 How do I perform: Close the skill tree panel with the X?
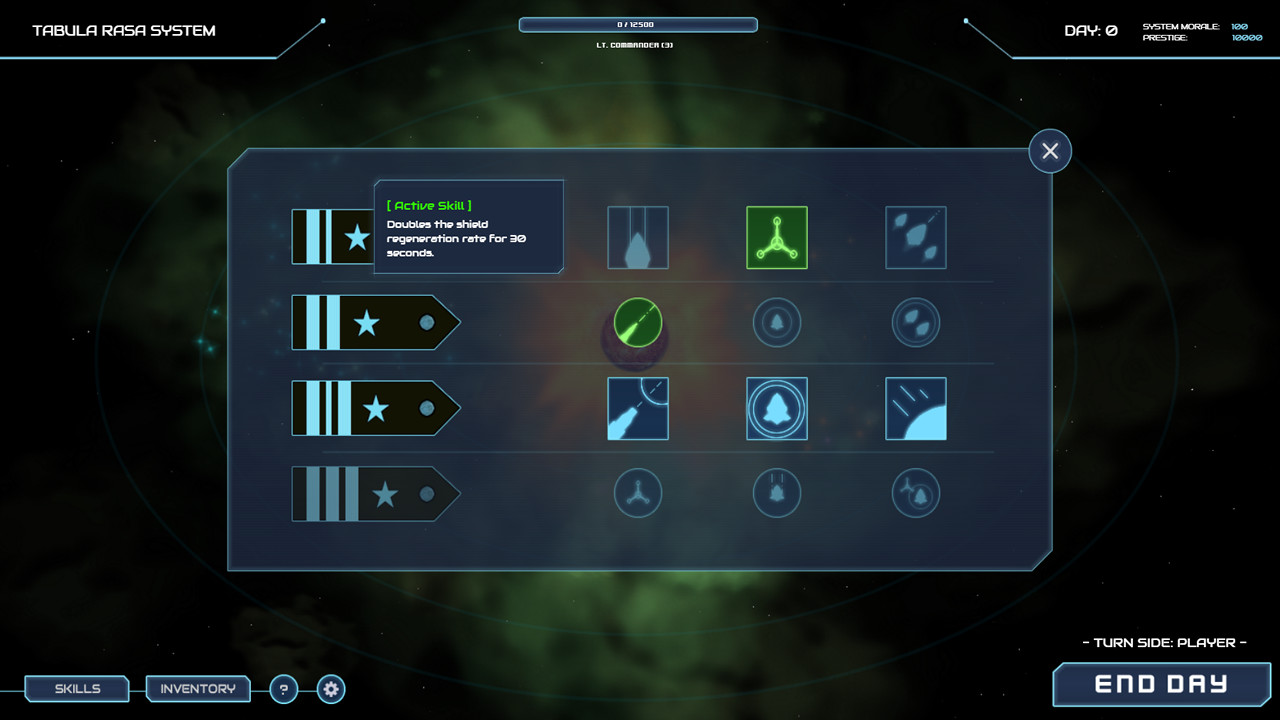point(1050,150)
